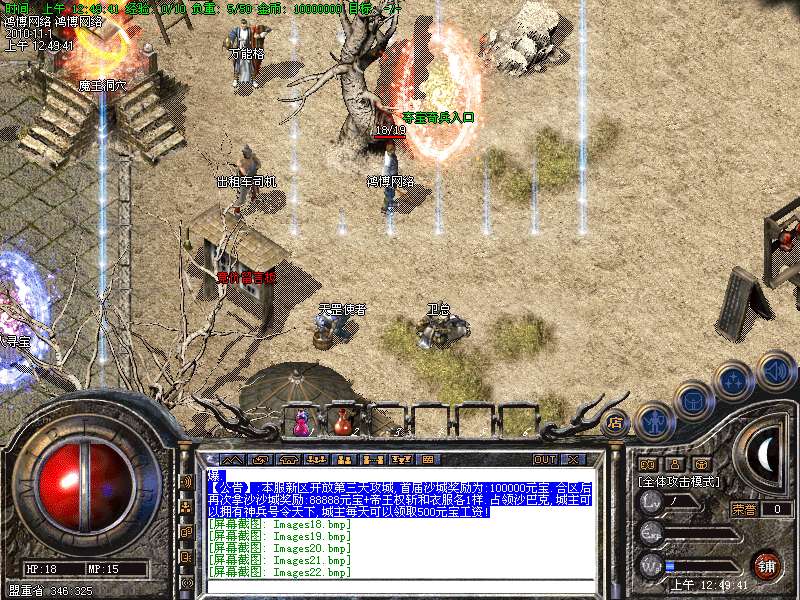
Task: Toggle the sound speaker button
Action: 775,371
